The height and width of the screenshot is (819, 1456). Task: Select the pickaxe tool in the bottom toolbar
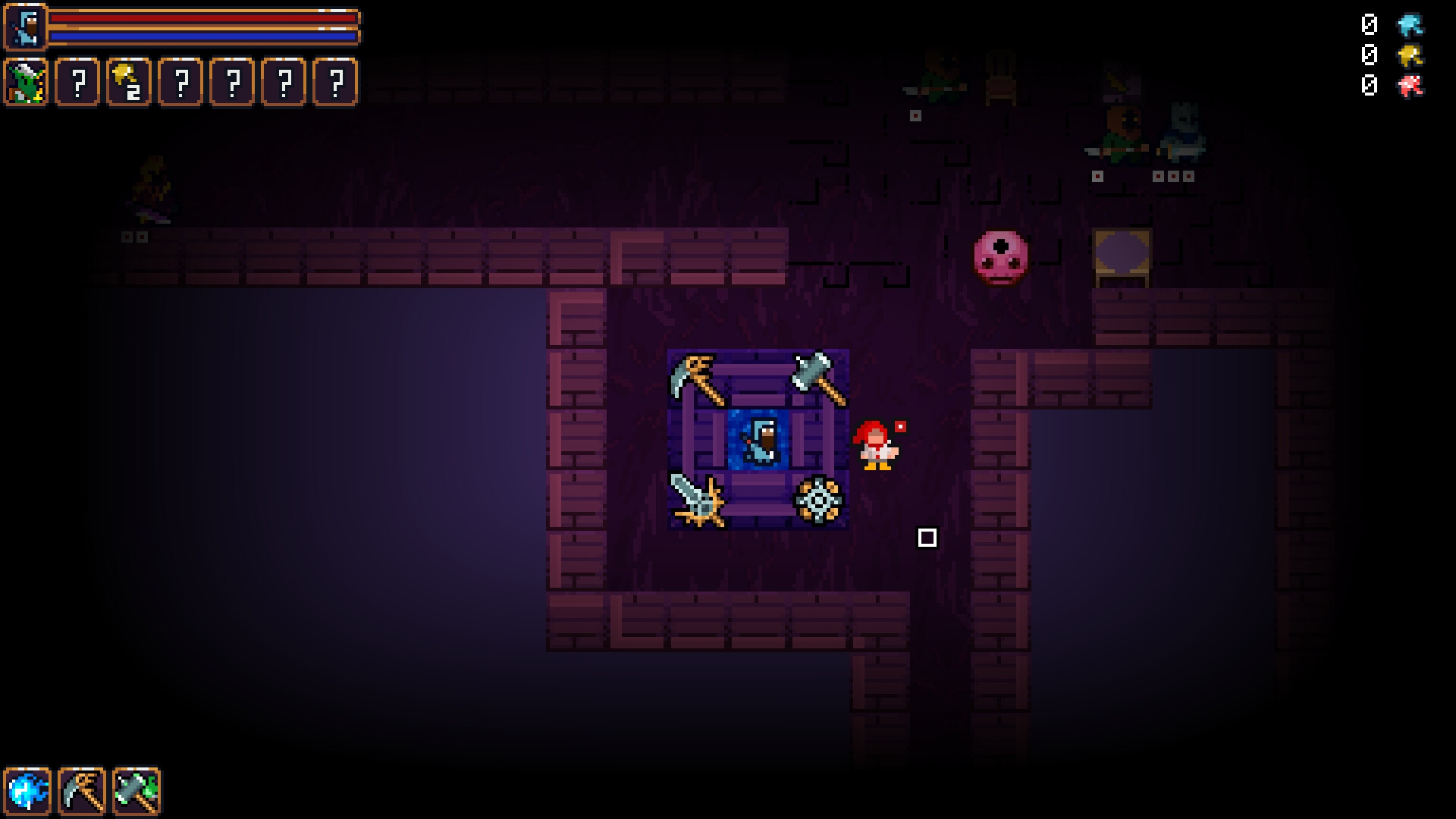tap(82, 789)
